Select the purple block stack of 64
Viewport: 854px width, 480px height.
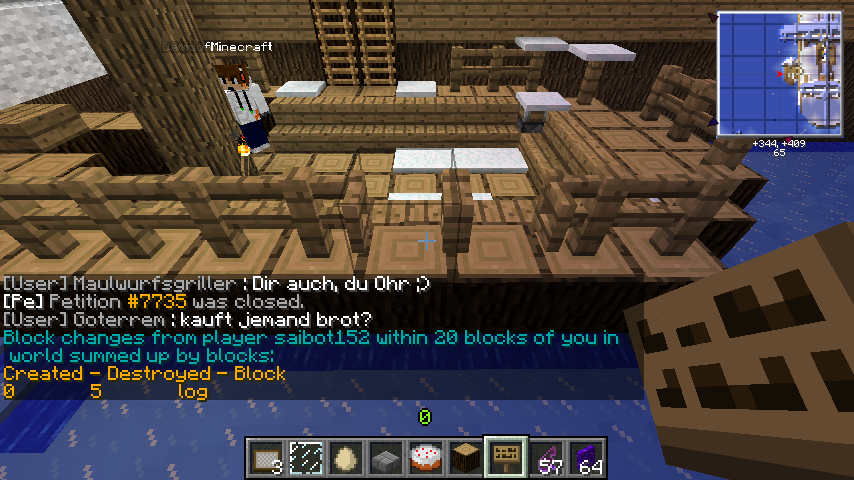coord(585,457)
